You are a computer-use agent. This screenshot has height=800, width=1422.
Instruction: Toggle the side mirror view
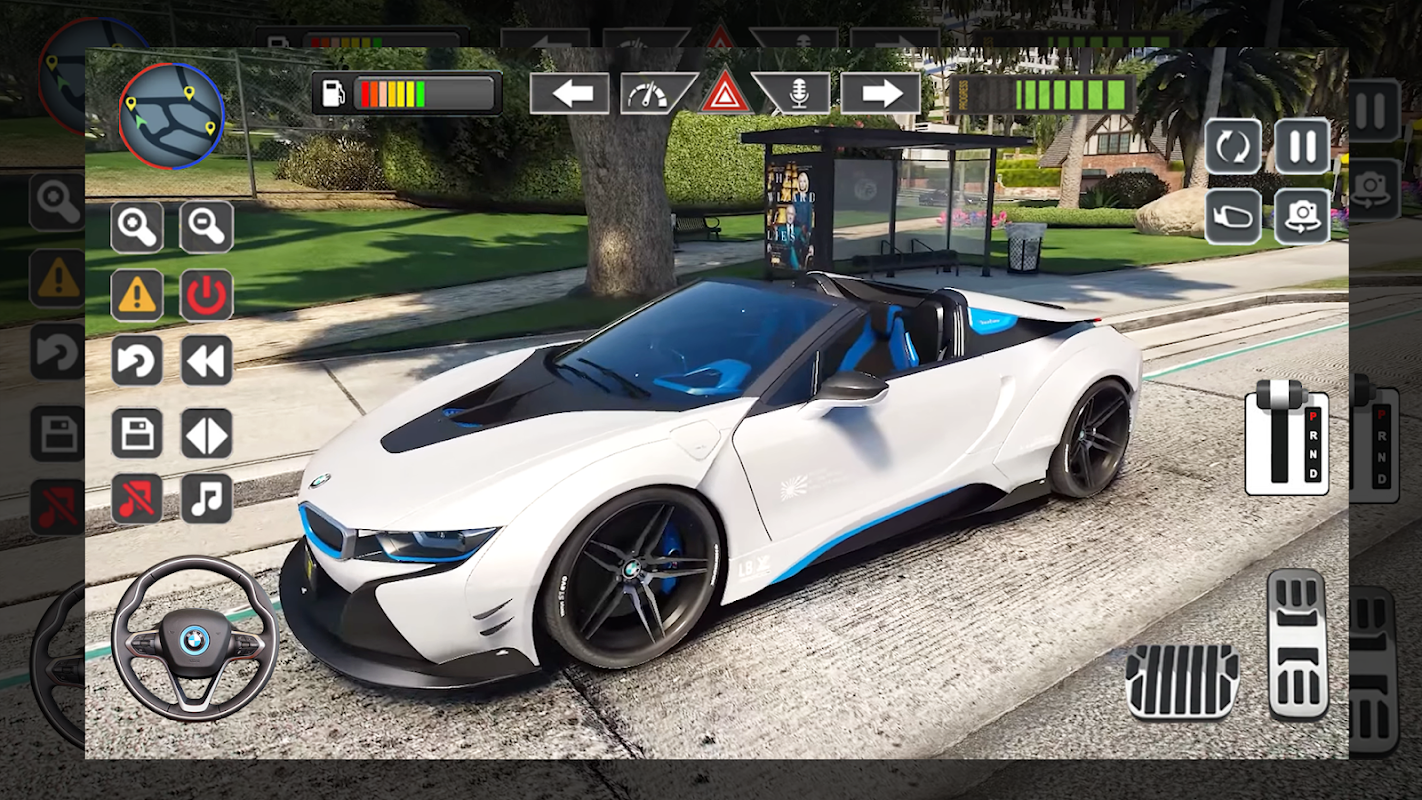point(1232,216)
